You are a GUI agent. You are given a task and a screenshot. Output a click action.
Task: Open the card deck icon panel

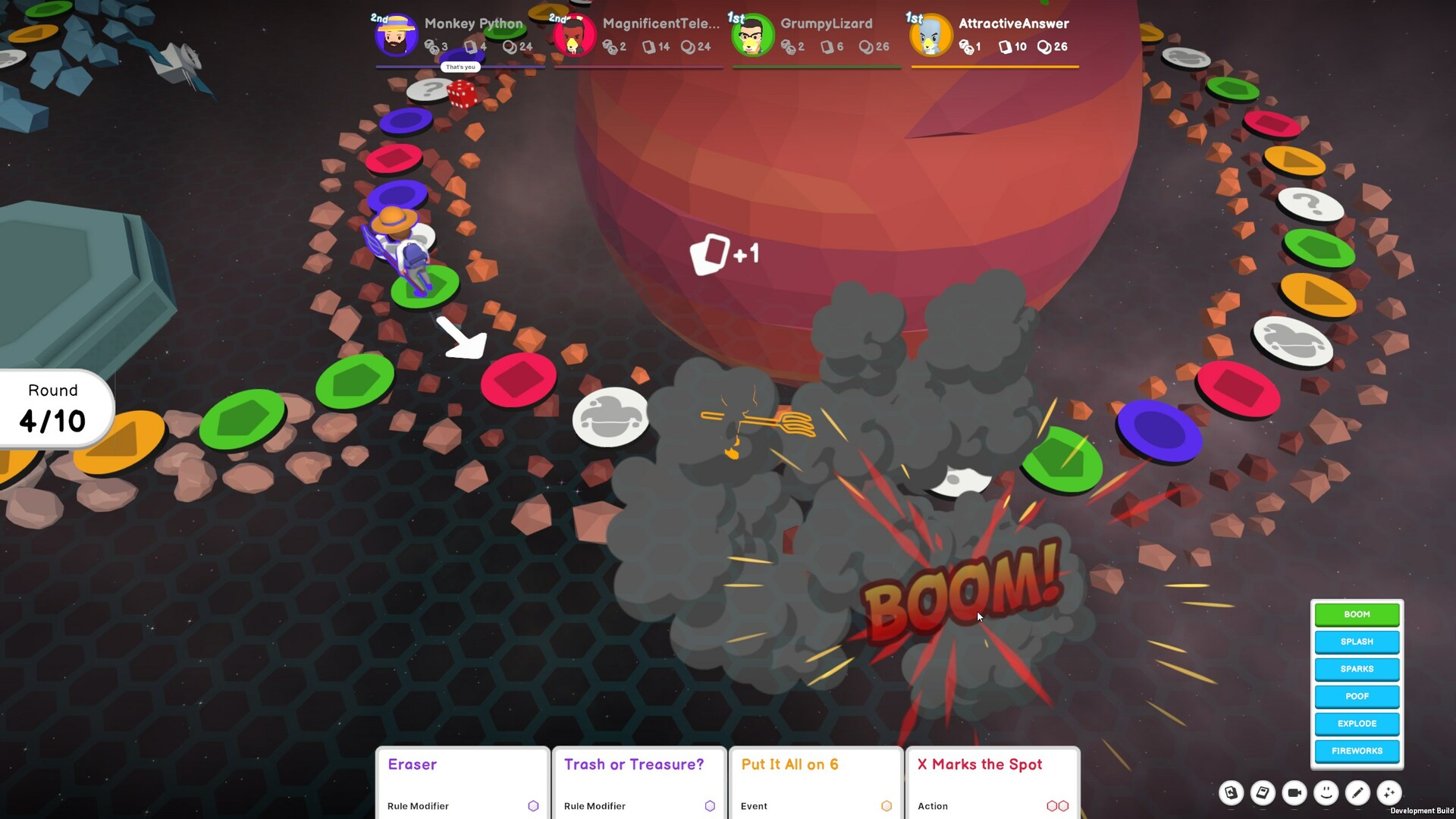1231,792
